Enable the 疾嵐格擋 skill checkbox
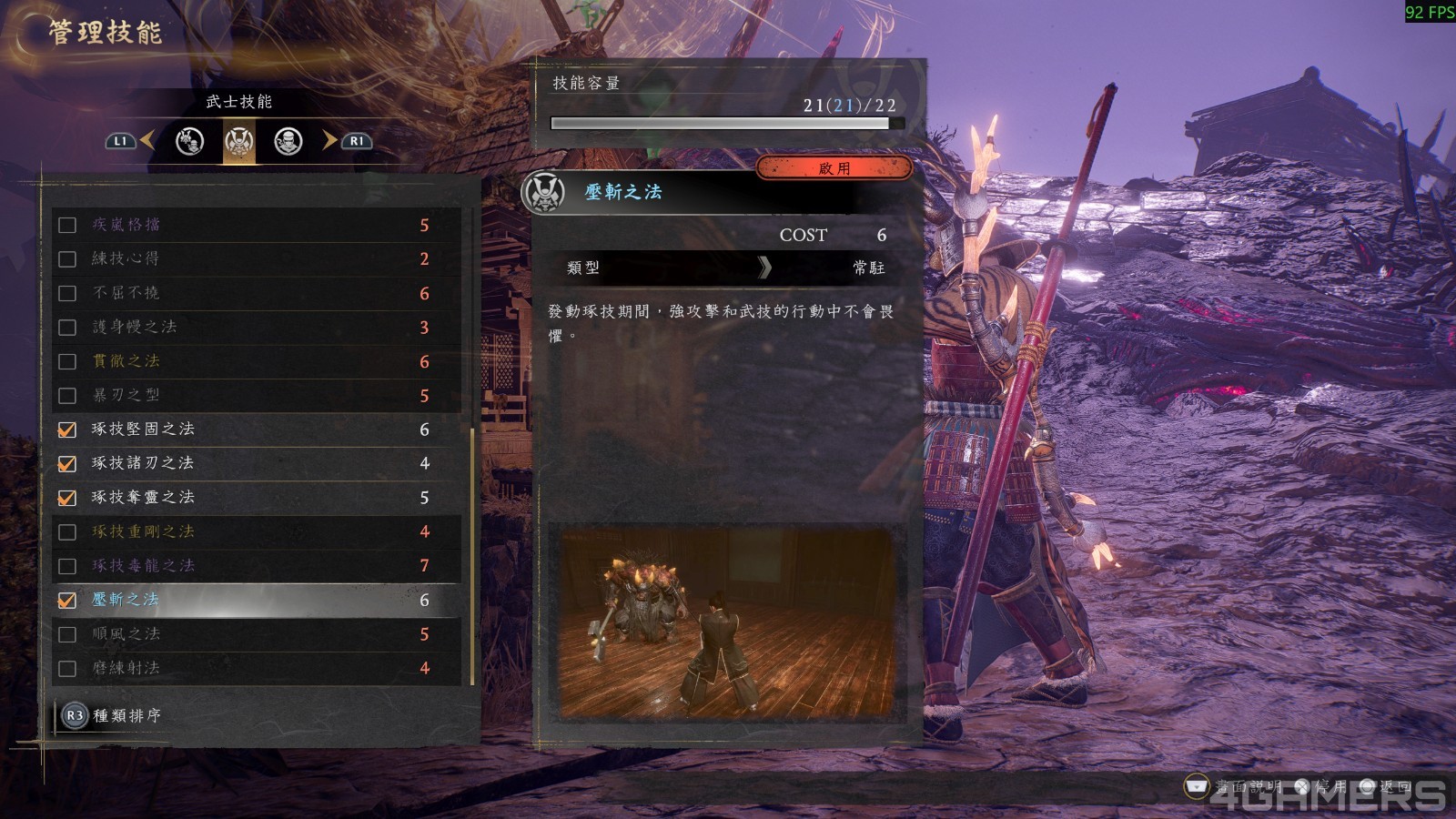 (x=67, y=225)
